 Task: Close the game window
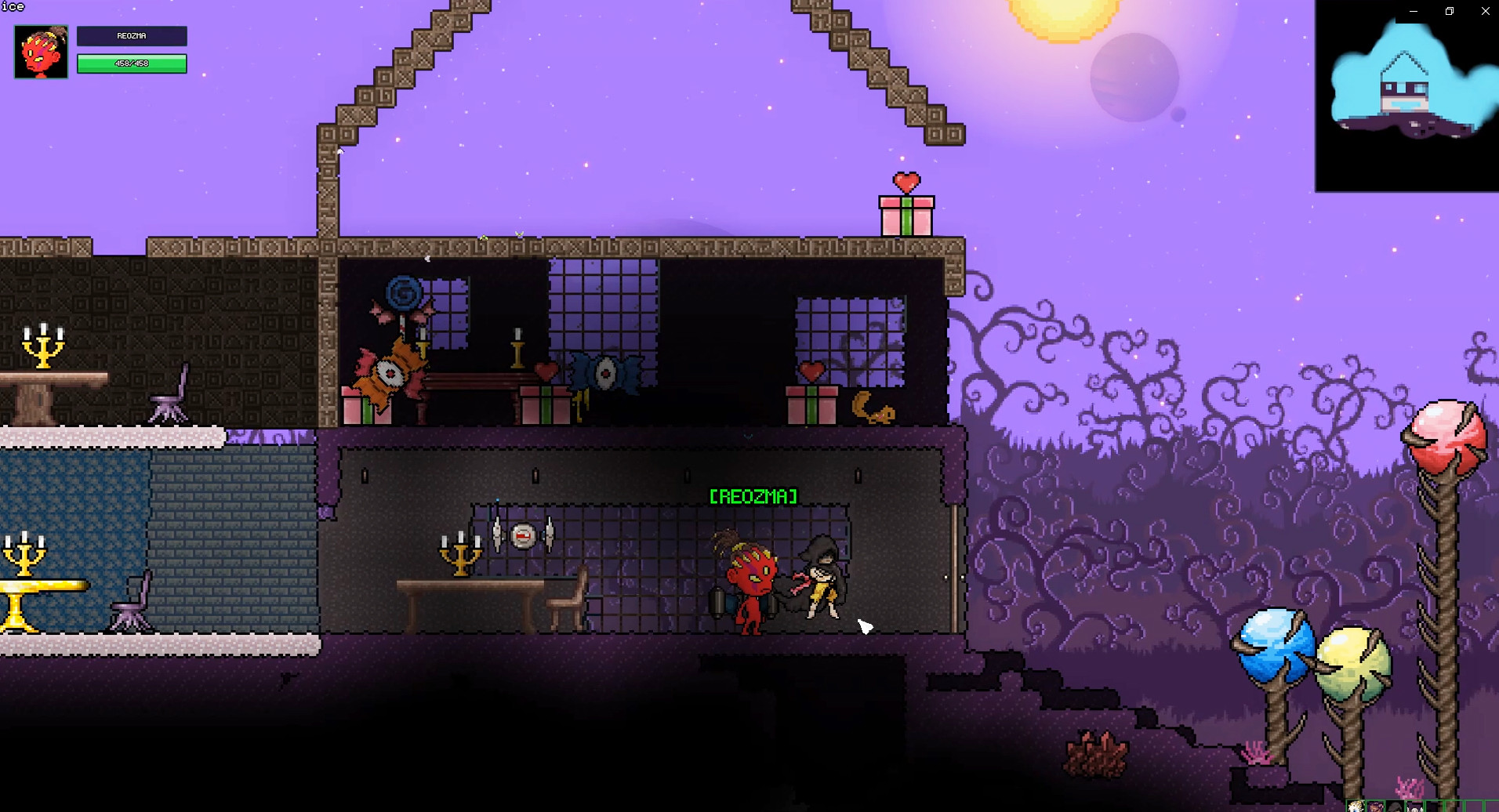[x=1485, y=11]
